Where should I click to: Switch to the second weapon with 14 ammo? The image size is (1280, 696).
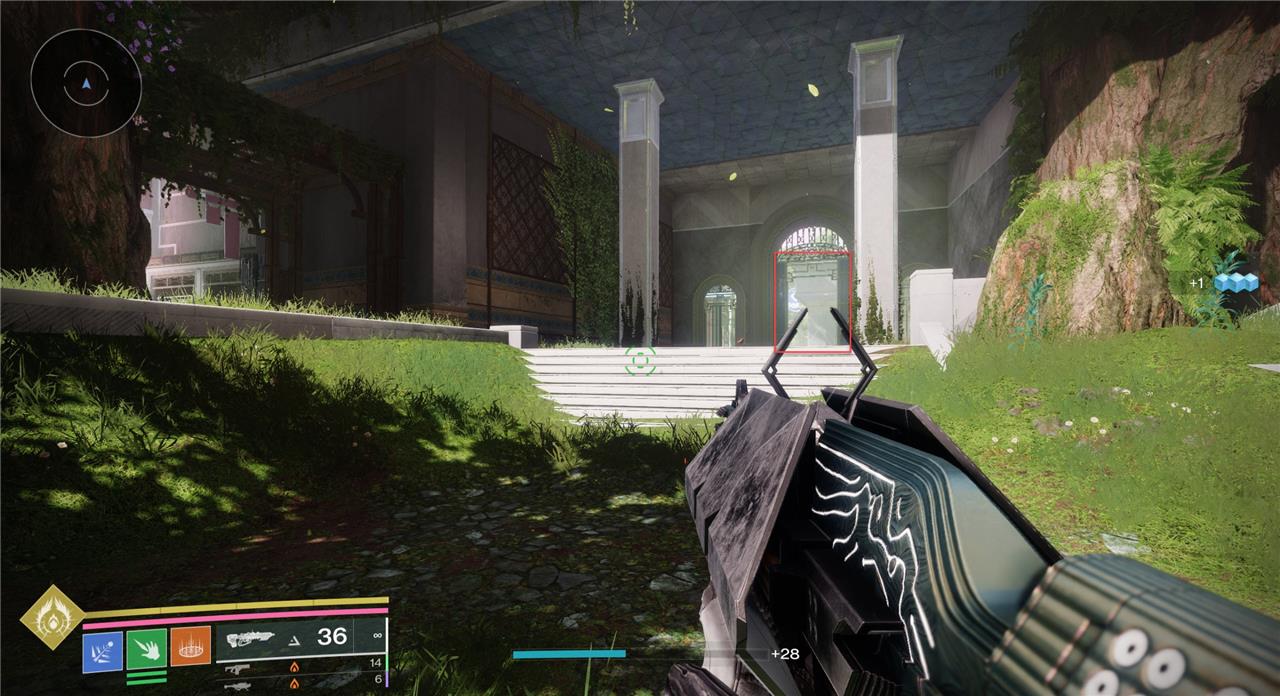300,666
